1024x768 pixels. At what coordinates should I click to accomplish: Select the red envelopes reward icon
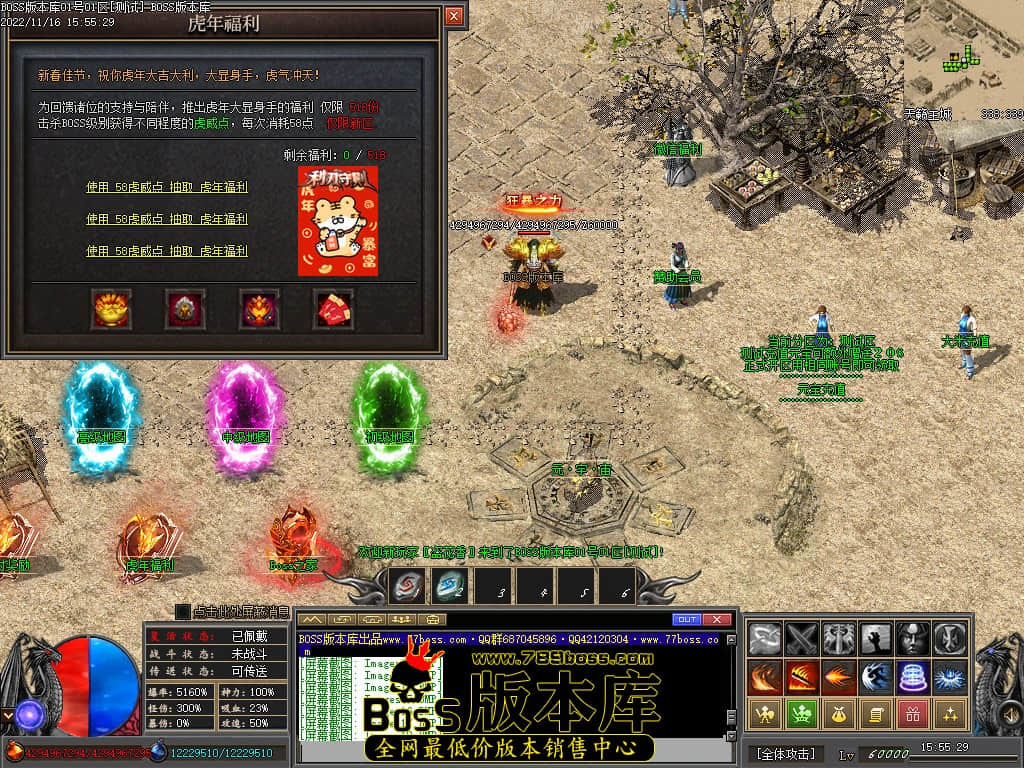point(334,309)
